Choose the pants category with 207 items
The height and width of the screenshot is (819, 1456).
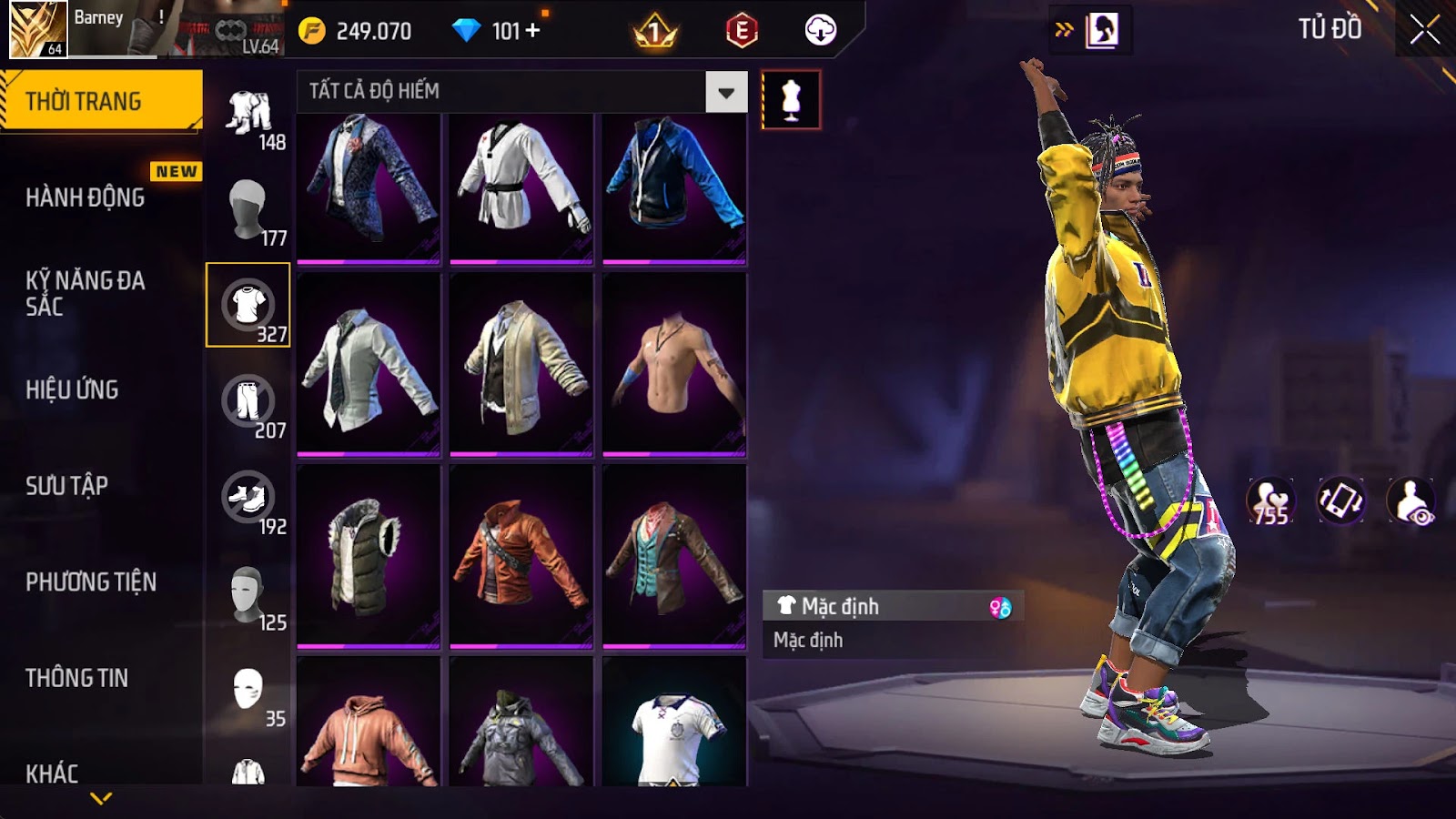pyautogui.click(x=248, y=403)
